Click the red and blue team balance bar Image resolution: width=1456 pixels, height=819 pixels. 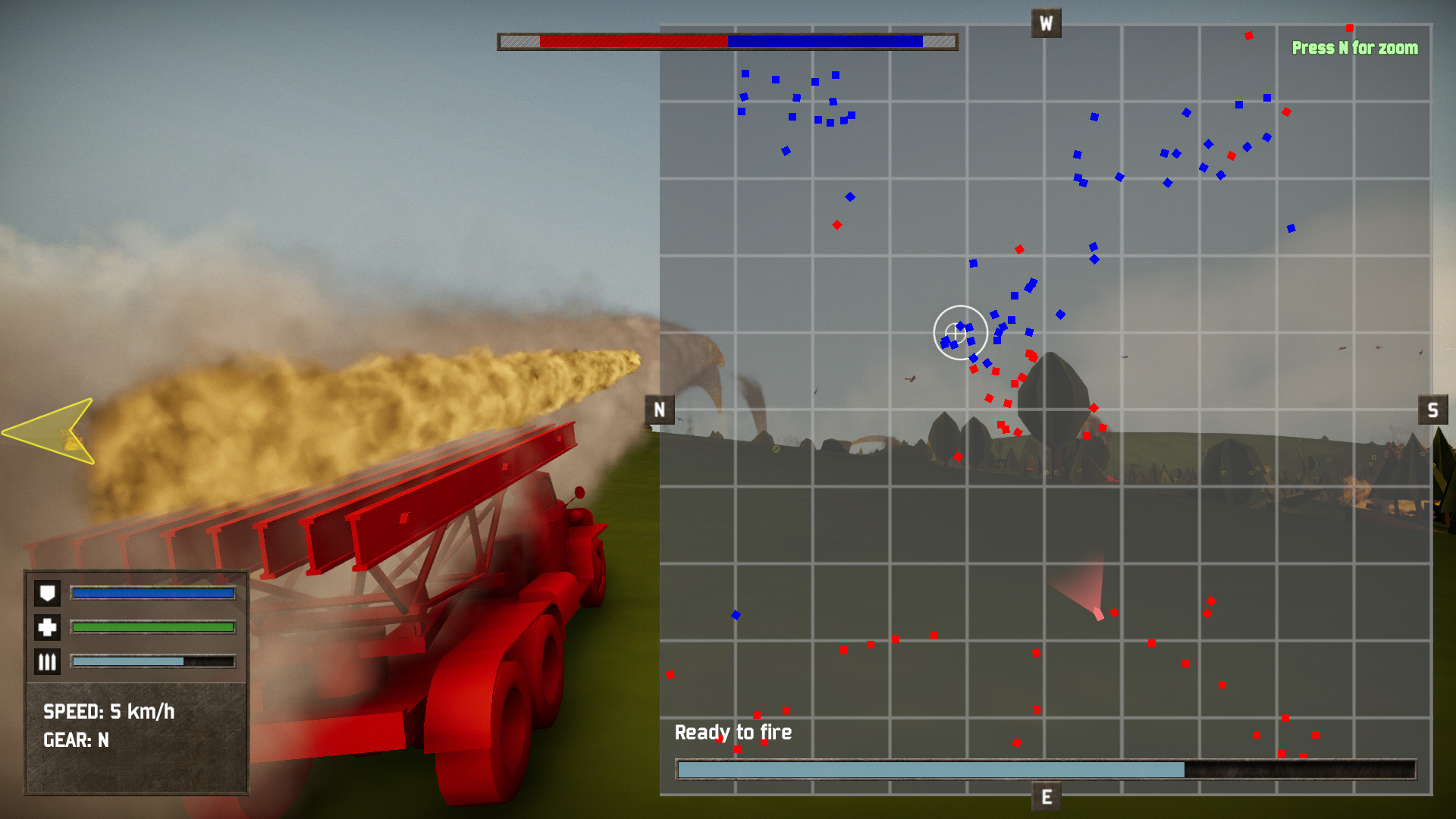pyautogui.click(x=727, y=41)
